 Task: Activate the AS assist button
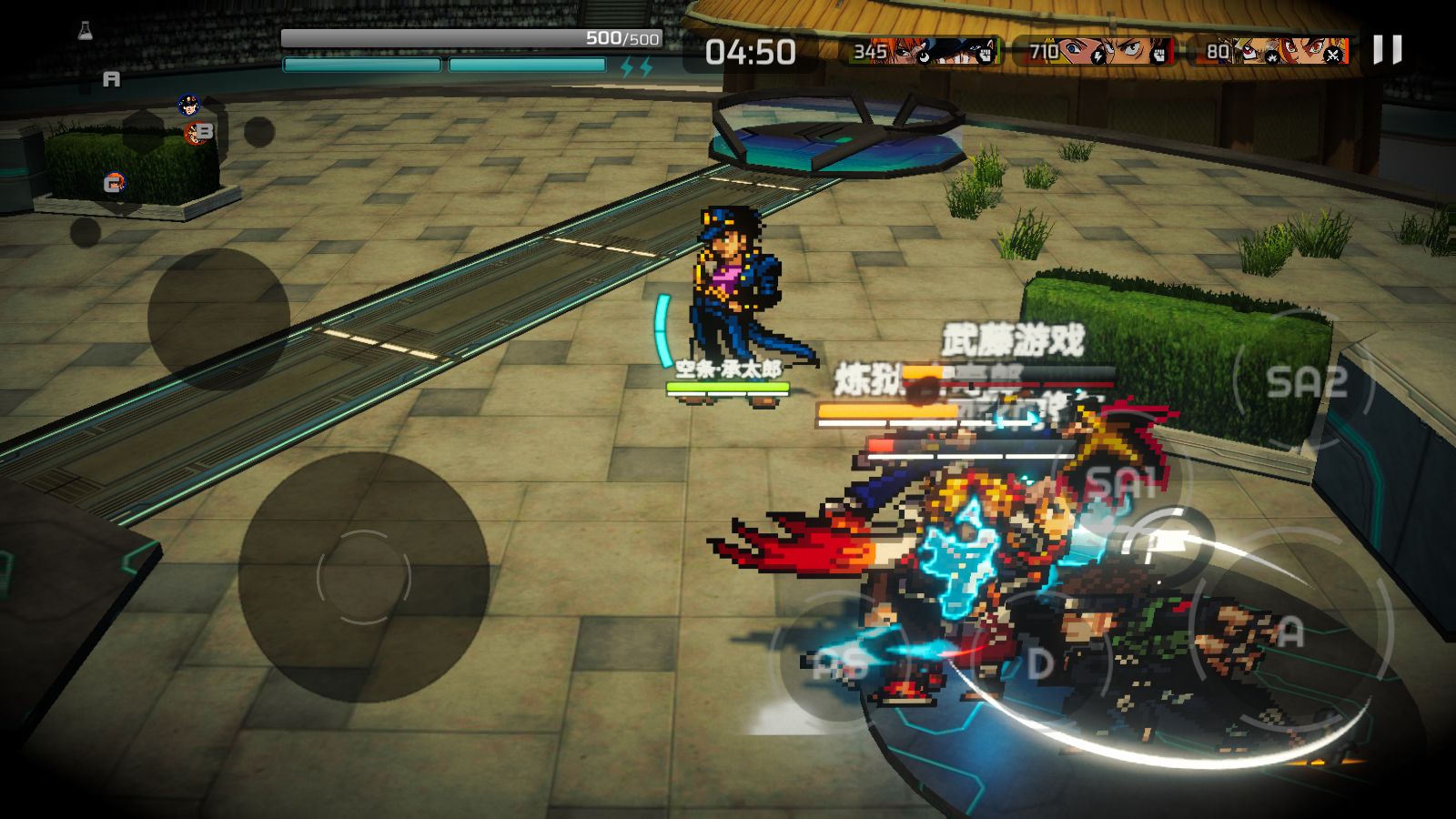(839, 664)
